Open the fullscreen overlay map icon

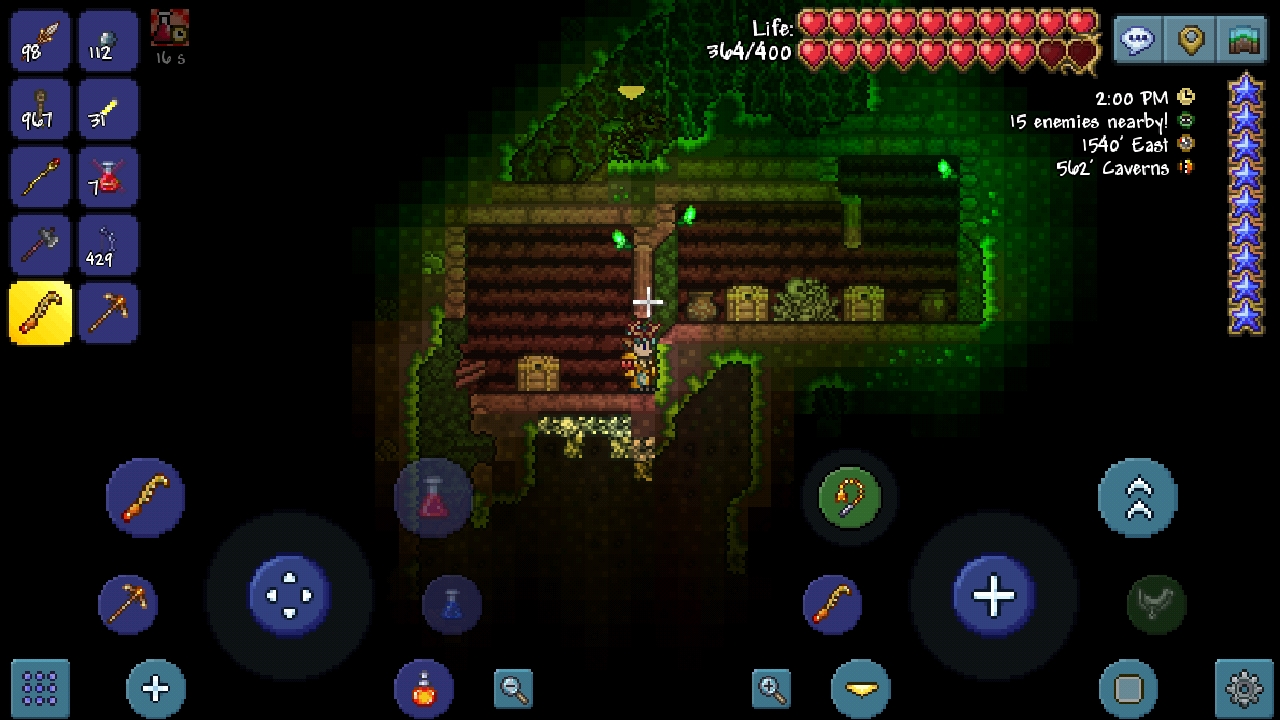[1242, 40]
